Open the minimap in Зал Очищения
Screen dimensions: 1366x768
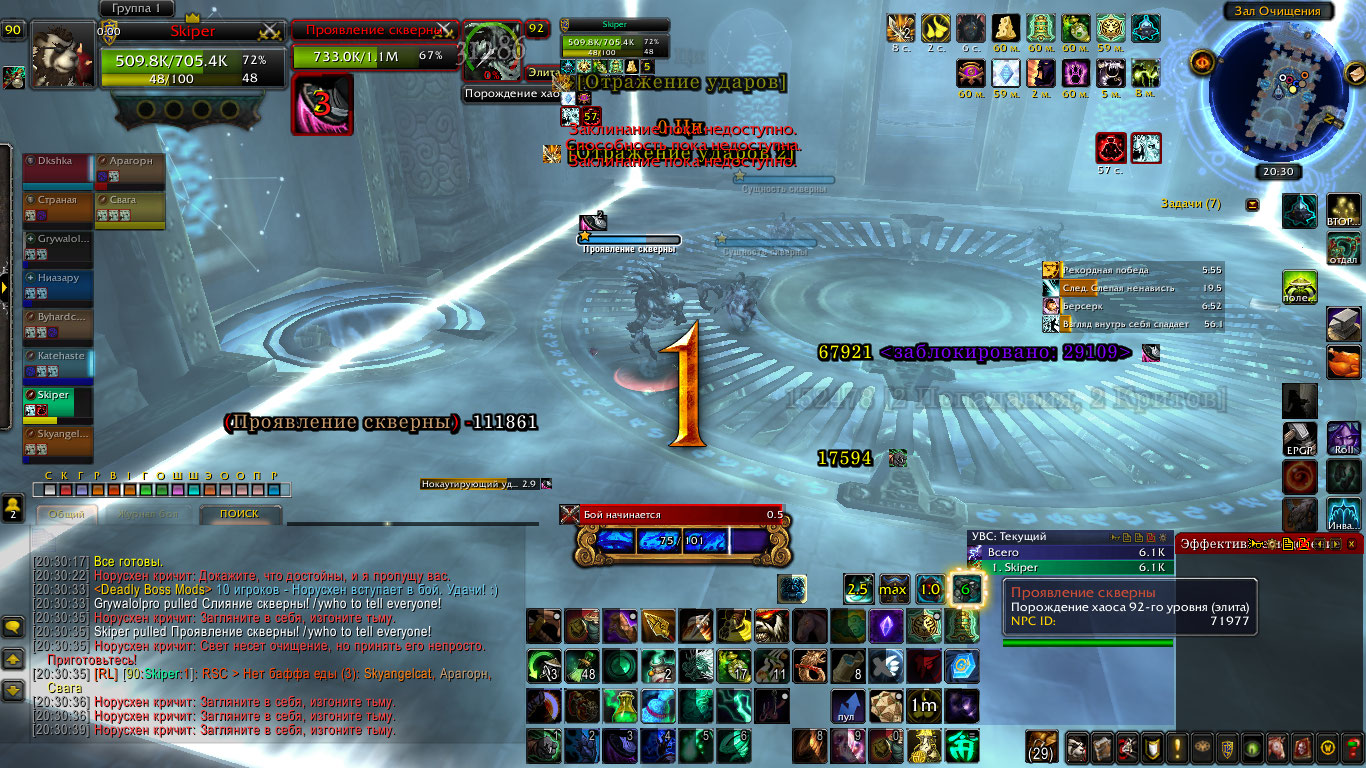[x=1278, y=92]
